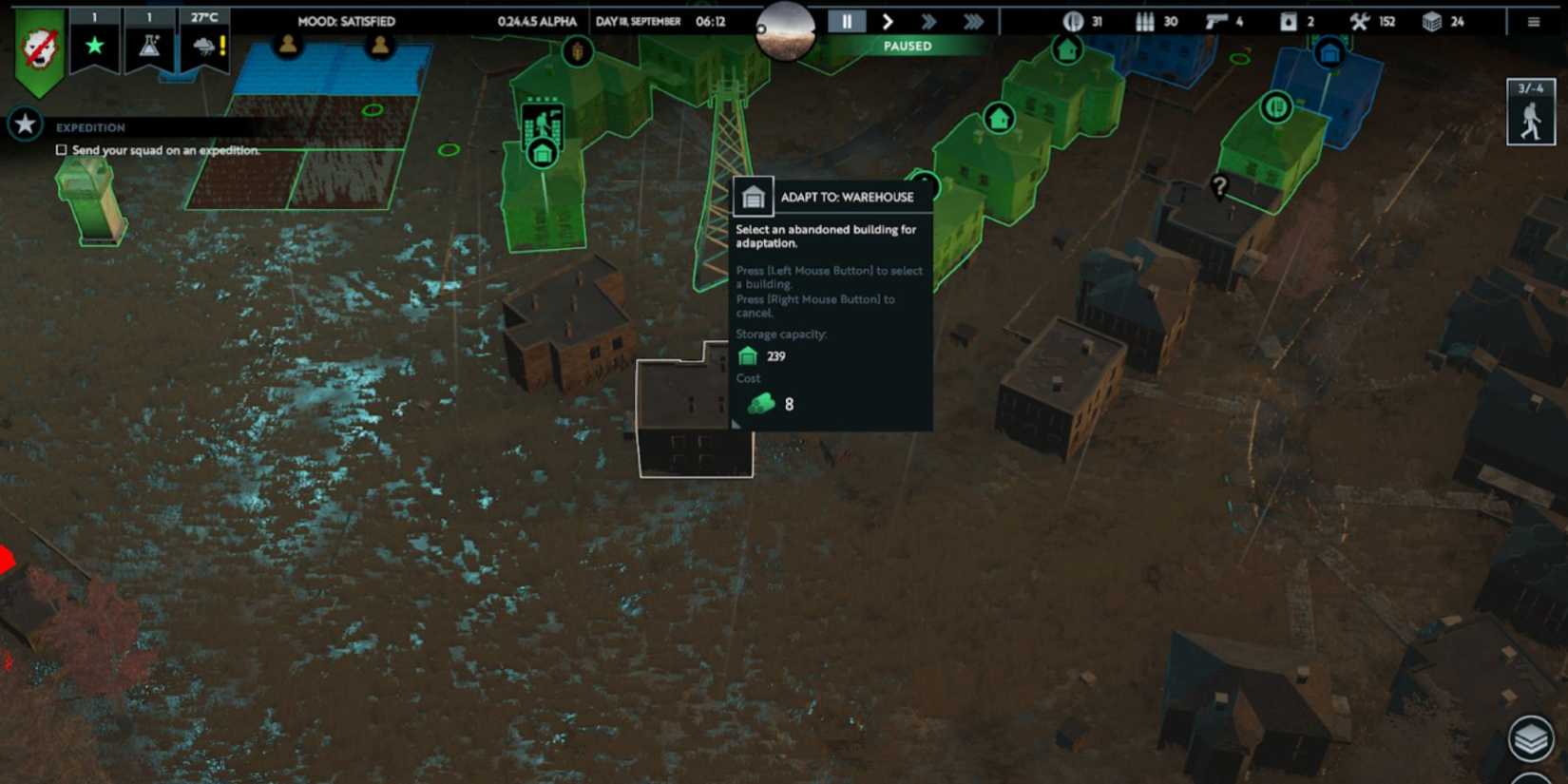Click the question mark marker near the blue house
The height and width of the screenshot is (784, 1568).
[x=1219, y=186]
